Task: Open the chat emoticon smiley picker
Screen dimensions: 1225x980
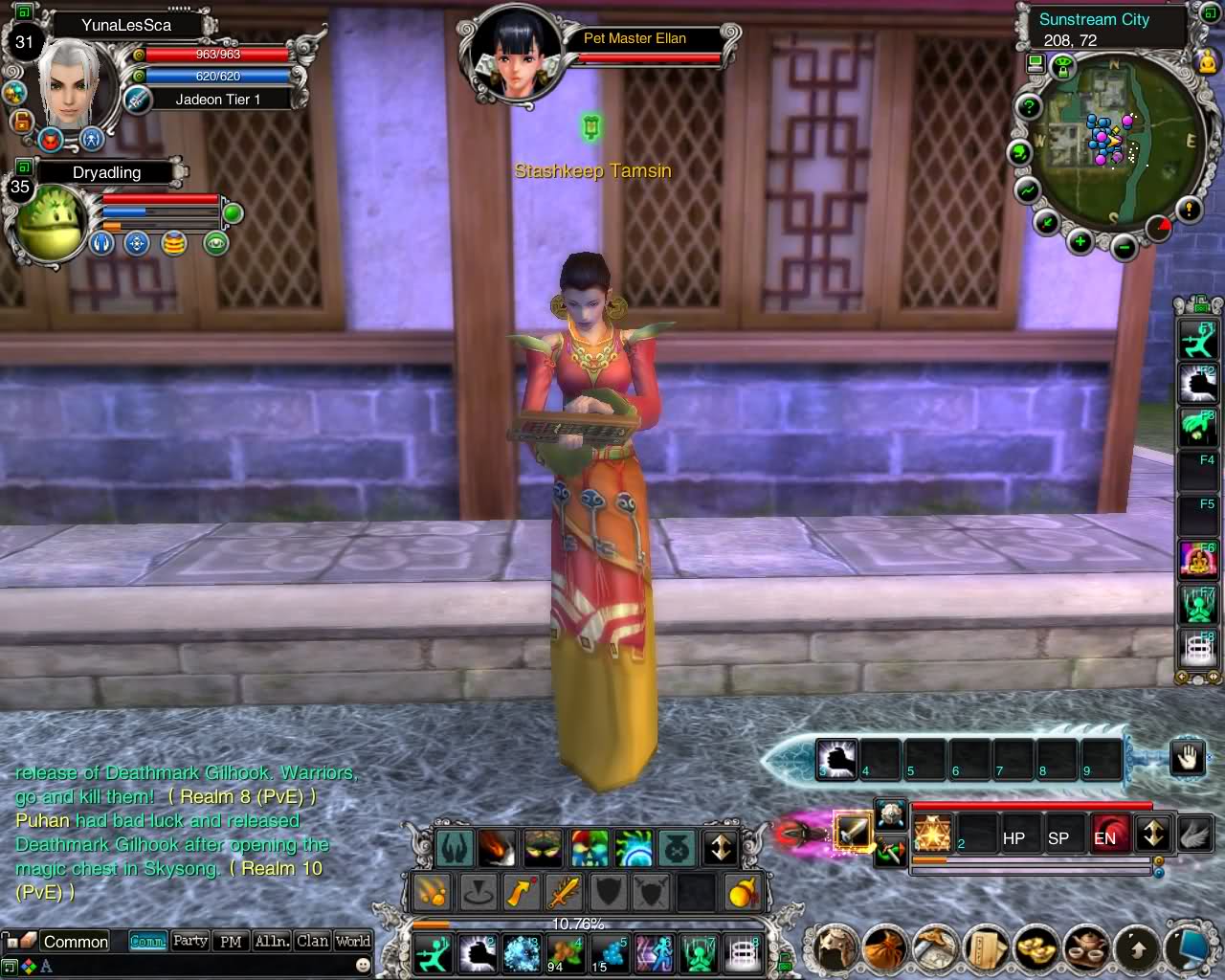Action: point(363,966)
